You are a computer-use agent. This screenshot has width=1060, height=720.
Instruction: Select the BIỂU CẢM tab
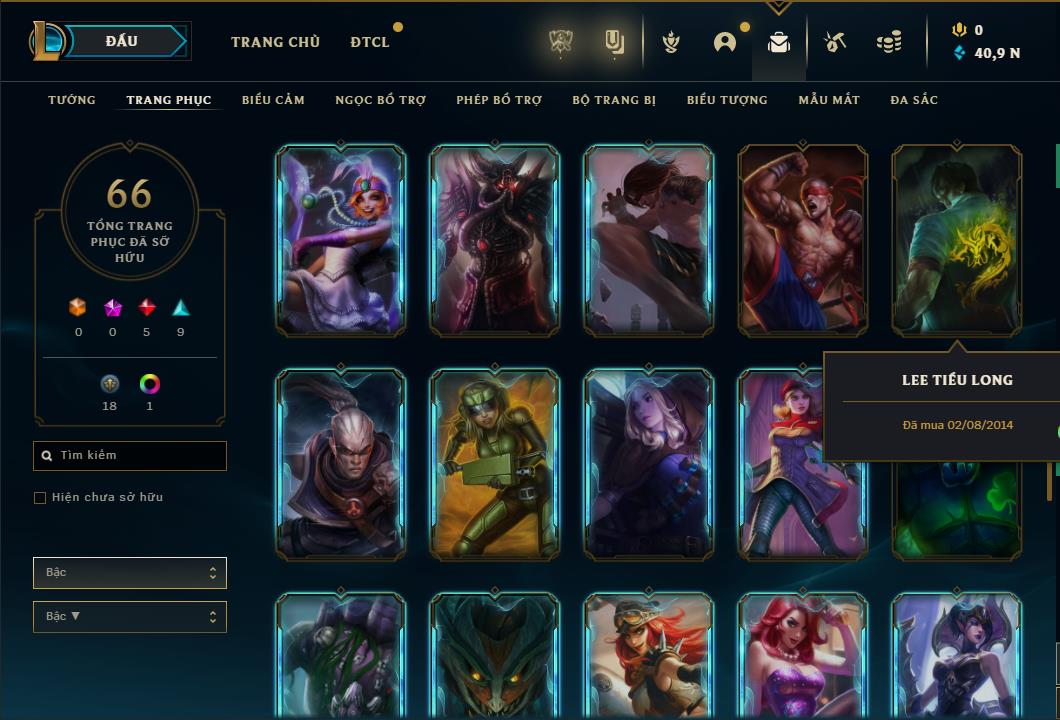point(273,100)
